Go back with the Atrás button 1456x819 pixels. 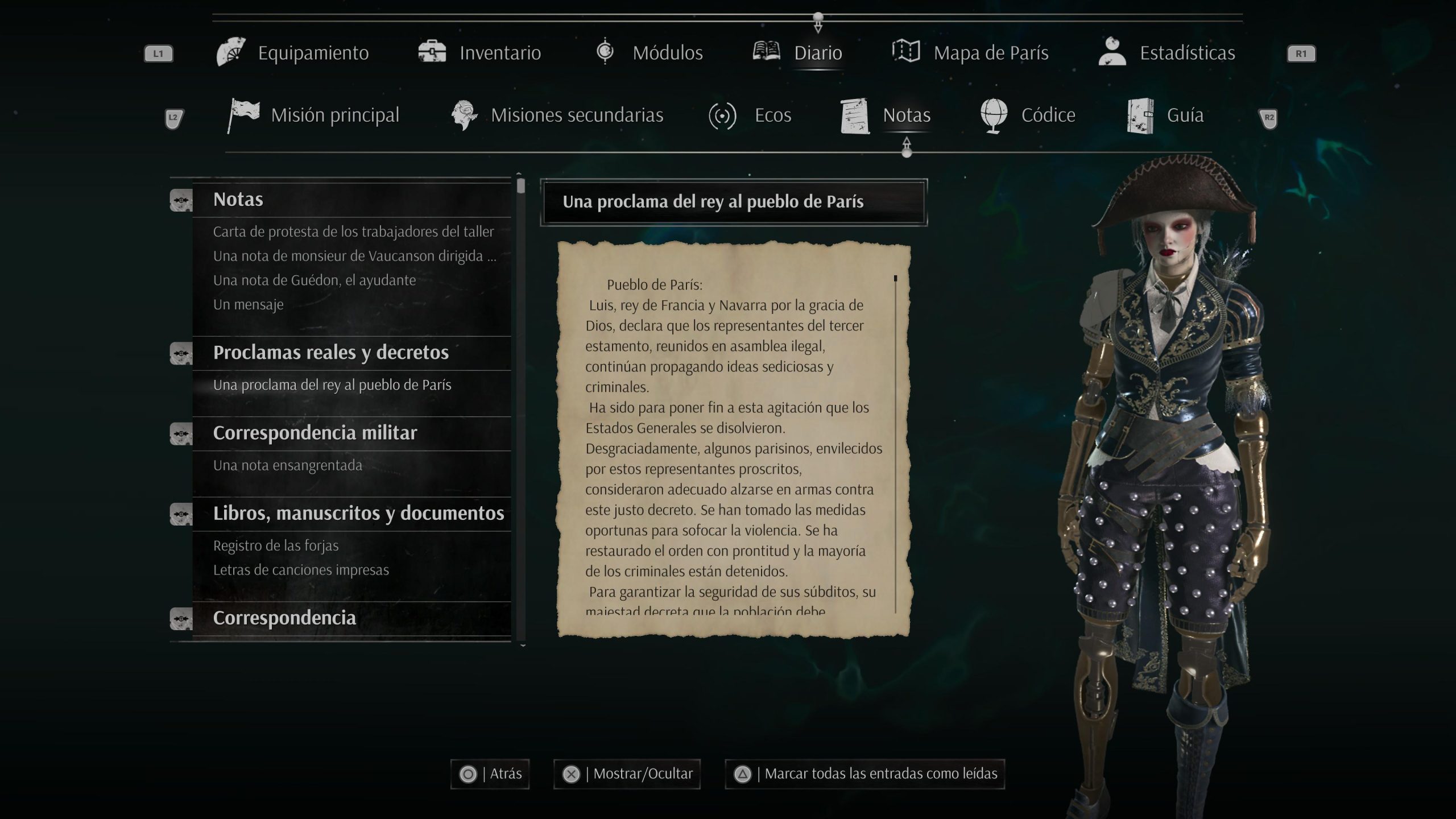coord(490,774)
